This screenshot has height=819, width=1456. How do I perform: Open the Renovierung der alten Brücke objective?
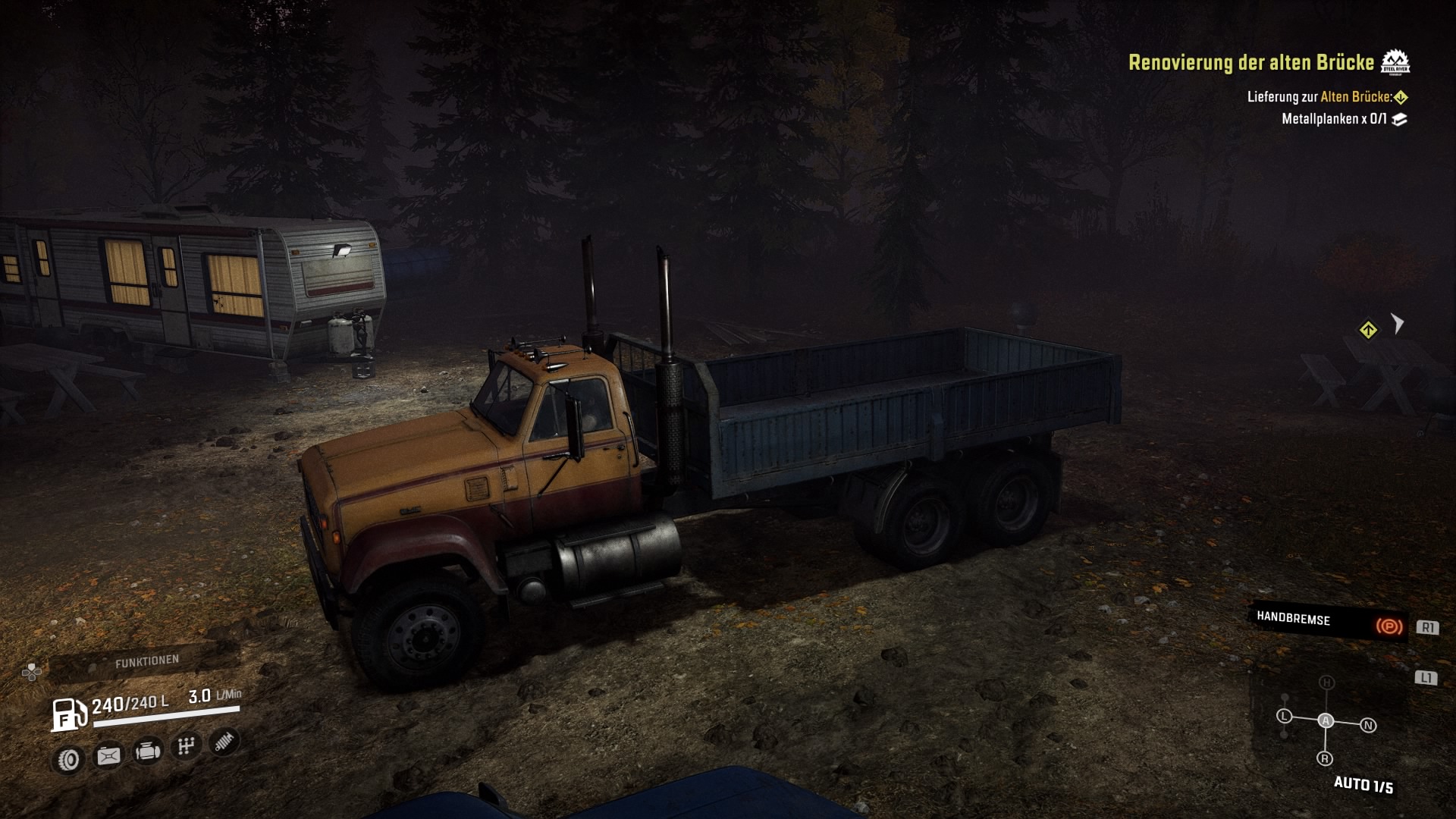pos(1251,62)
